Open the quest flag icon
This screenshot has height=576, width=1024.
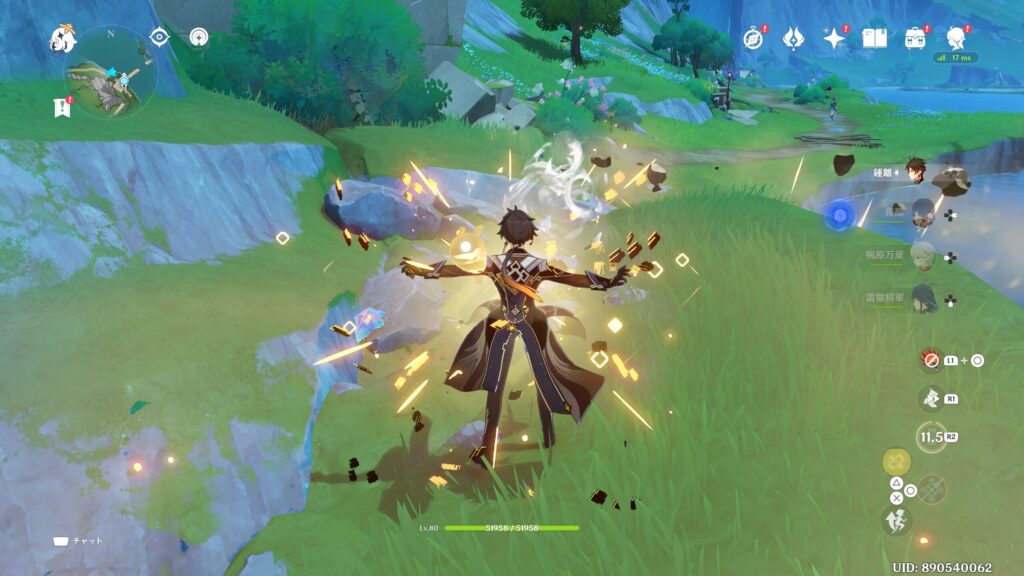(x=60, y=109)
